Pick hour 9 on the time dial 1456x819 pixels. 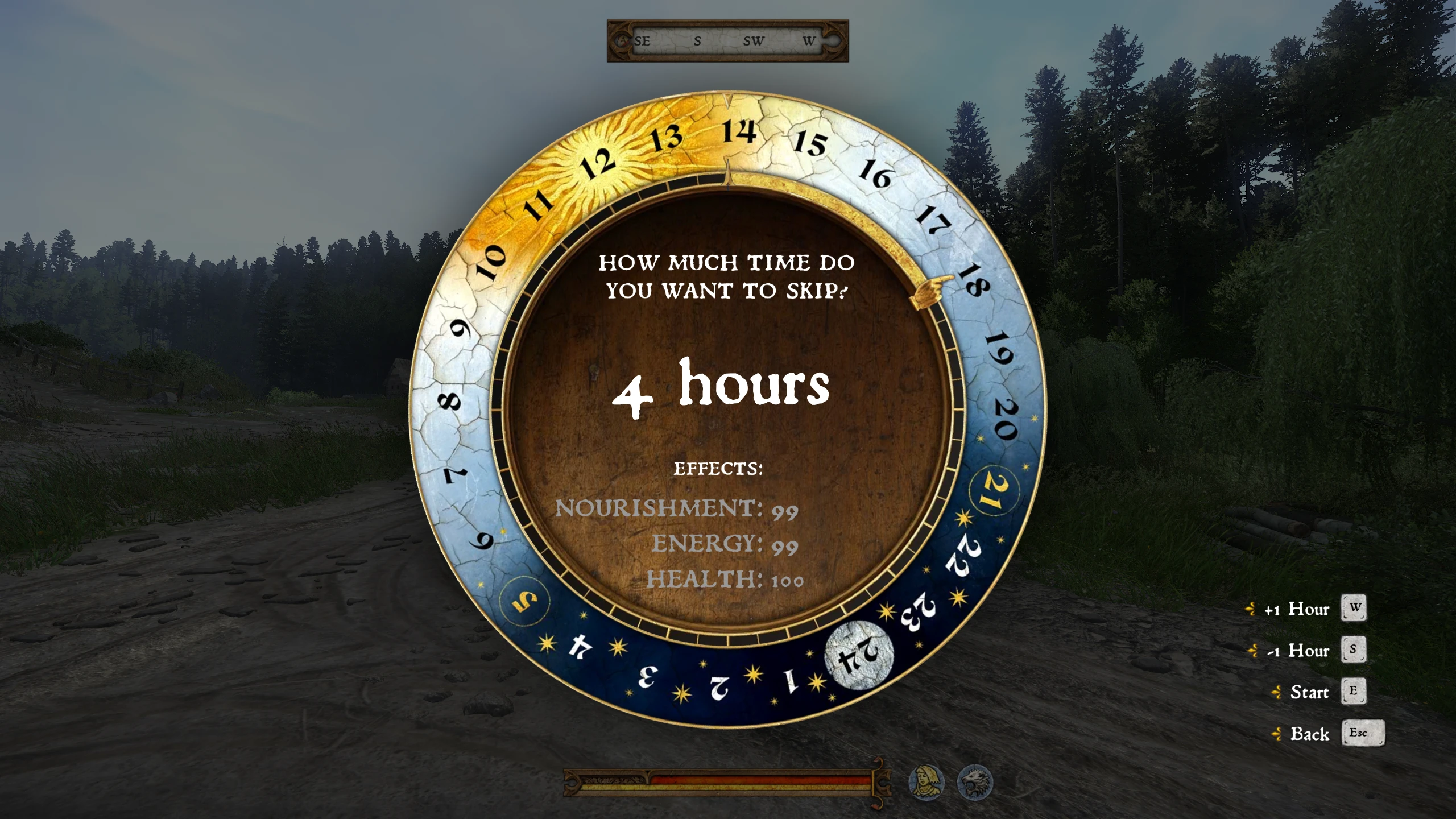tap(461, 329)
